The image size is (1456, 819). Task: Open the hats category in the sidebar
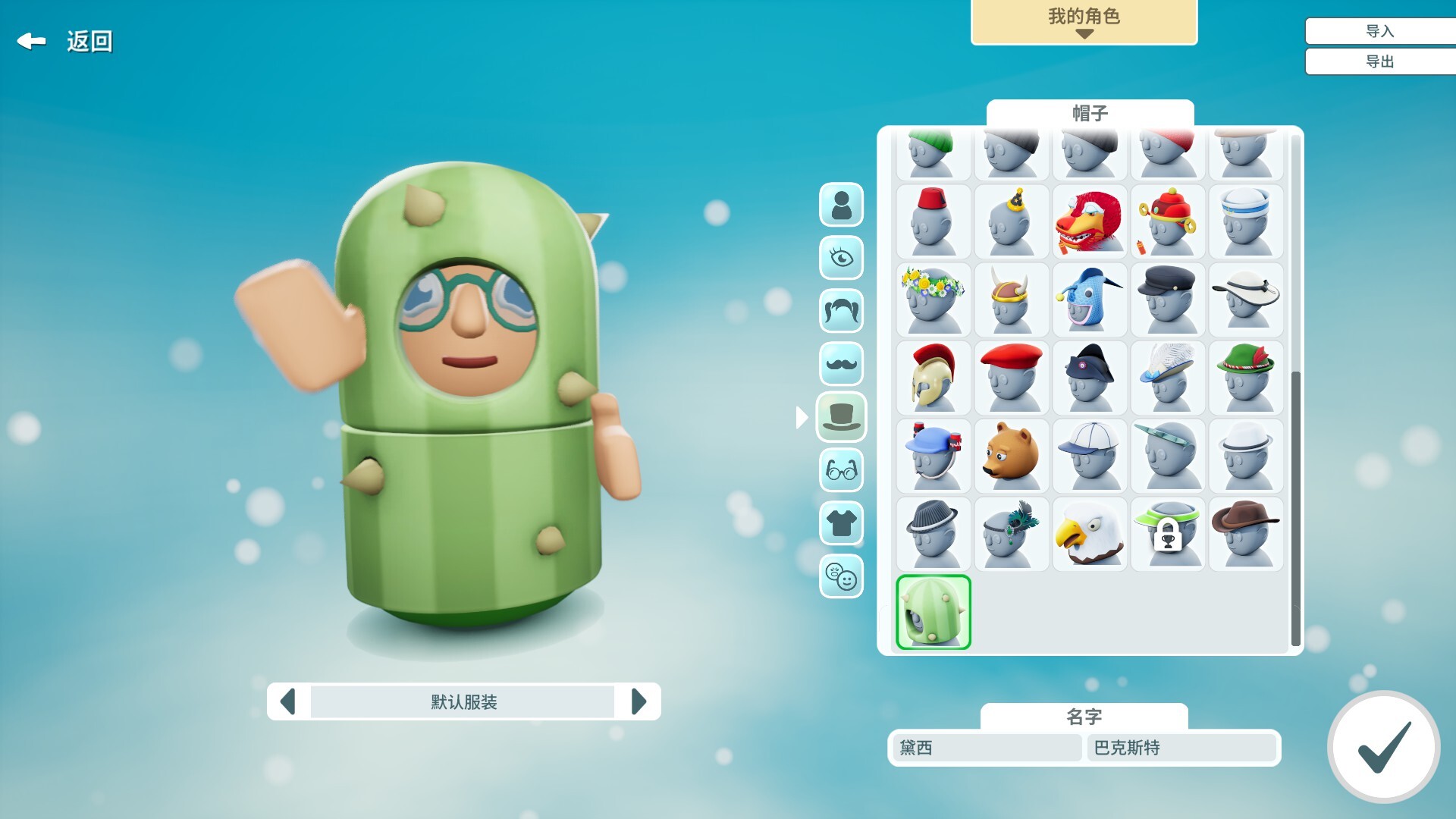842,416
